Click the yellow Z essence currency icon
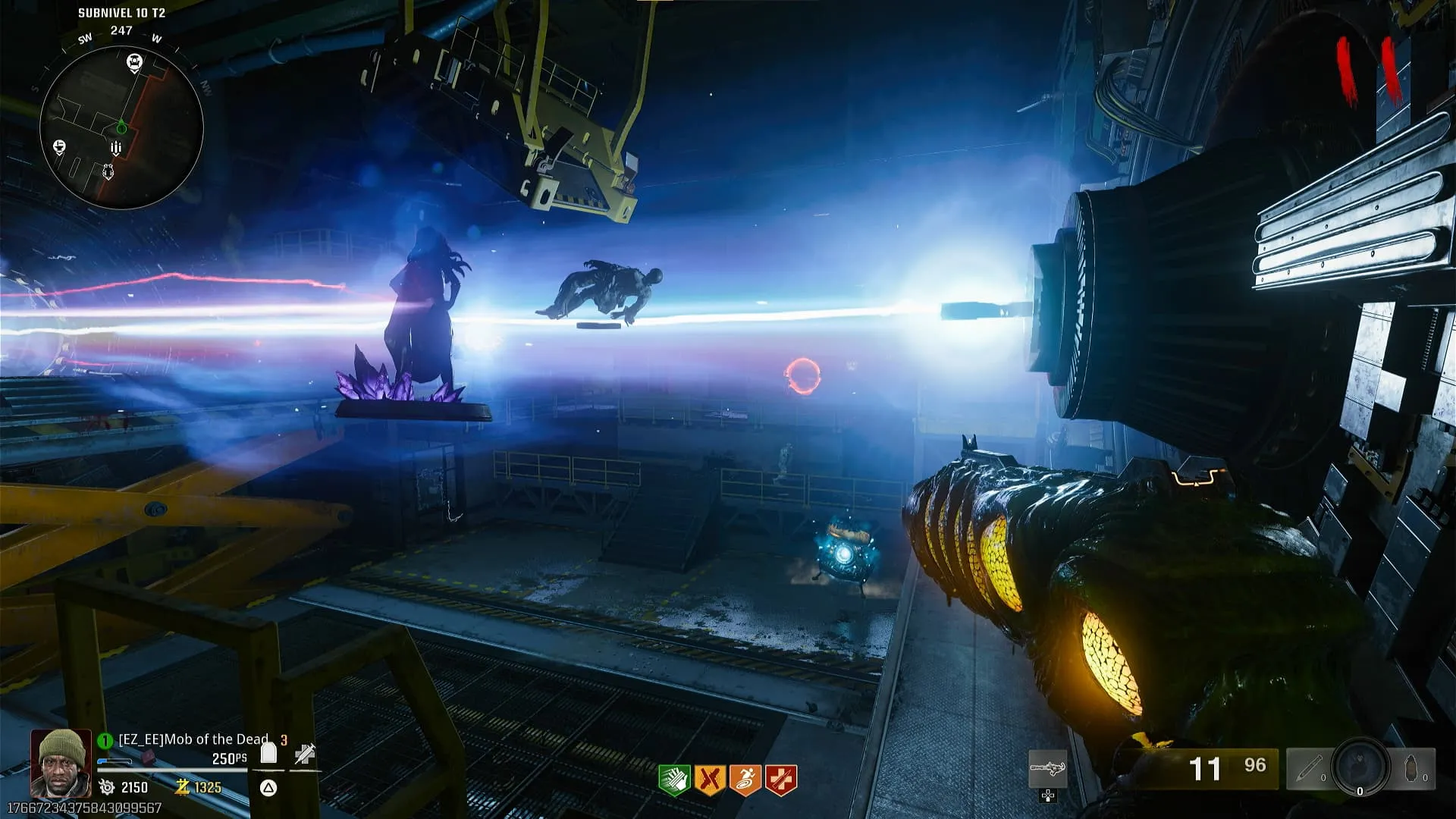Image resolution: width=1456 pixels, height=819 pixels. tap(182, 787)
